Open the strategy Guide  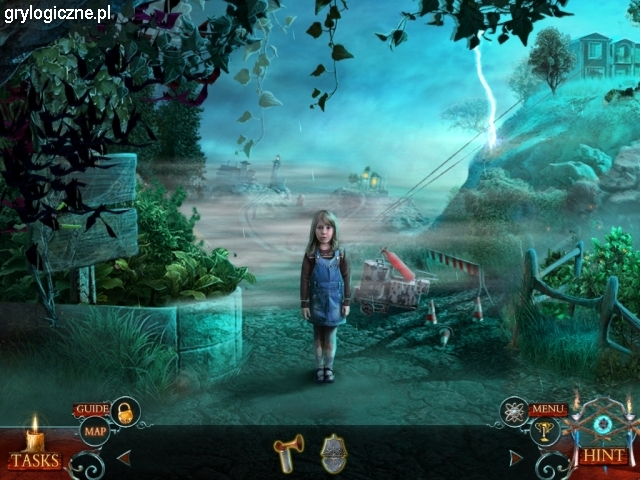pos(92,409)
